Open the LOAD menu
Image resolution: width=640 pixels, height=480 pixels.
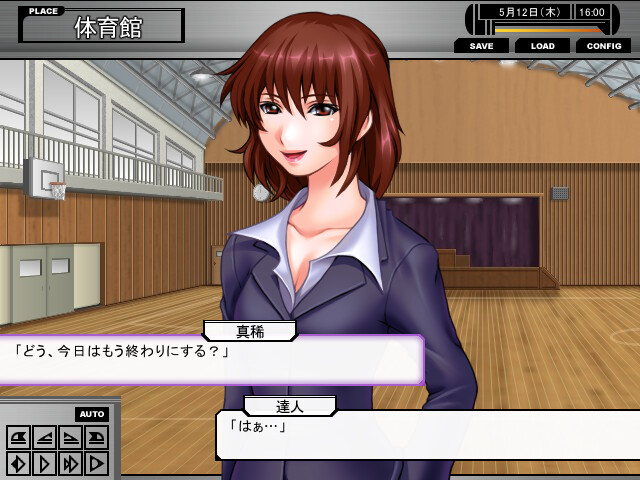[542, 46]
